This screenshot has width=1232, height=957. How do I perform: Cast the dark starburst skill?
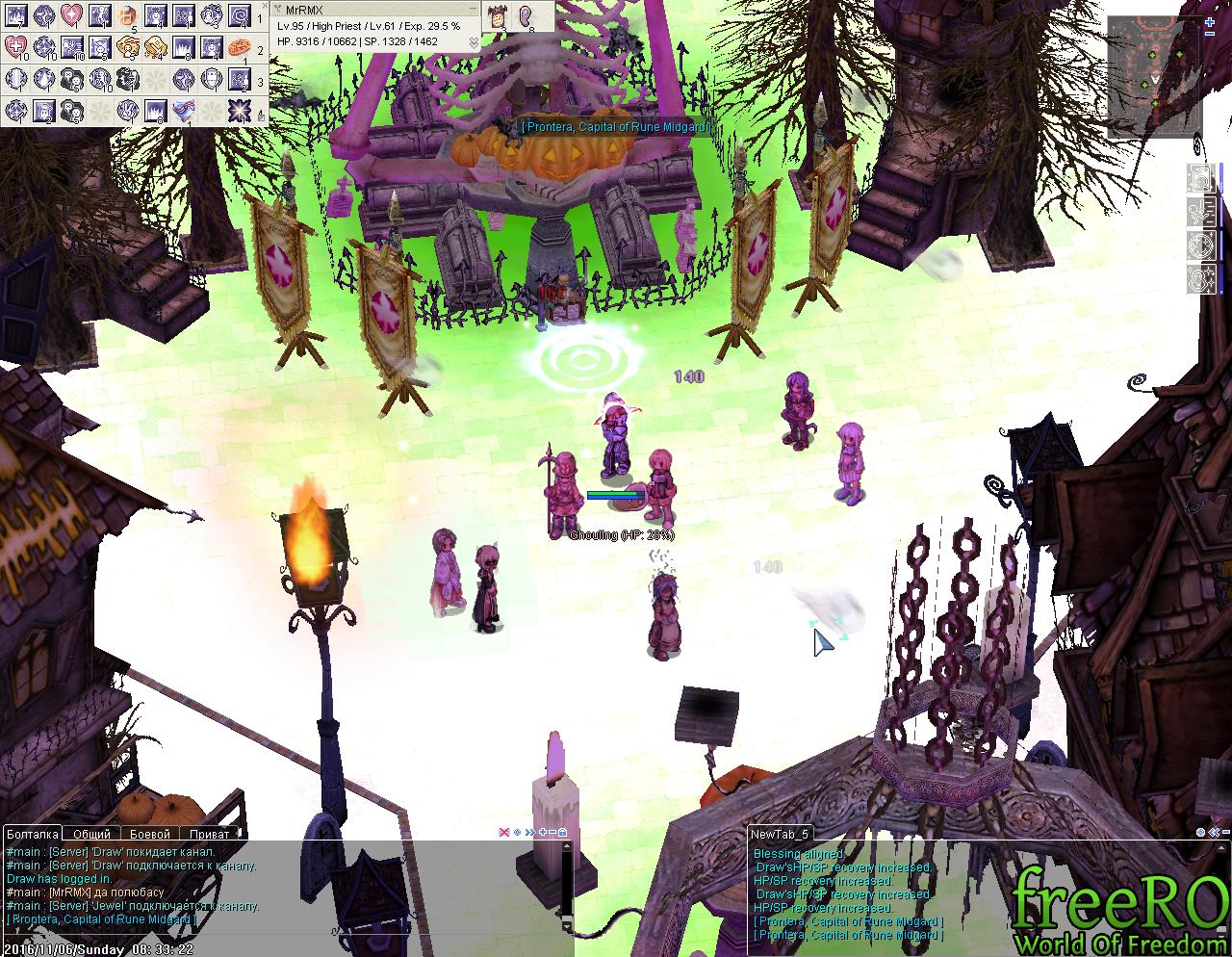pos(240,110)
